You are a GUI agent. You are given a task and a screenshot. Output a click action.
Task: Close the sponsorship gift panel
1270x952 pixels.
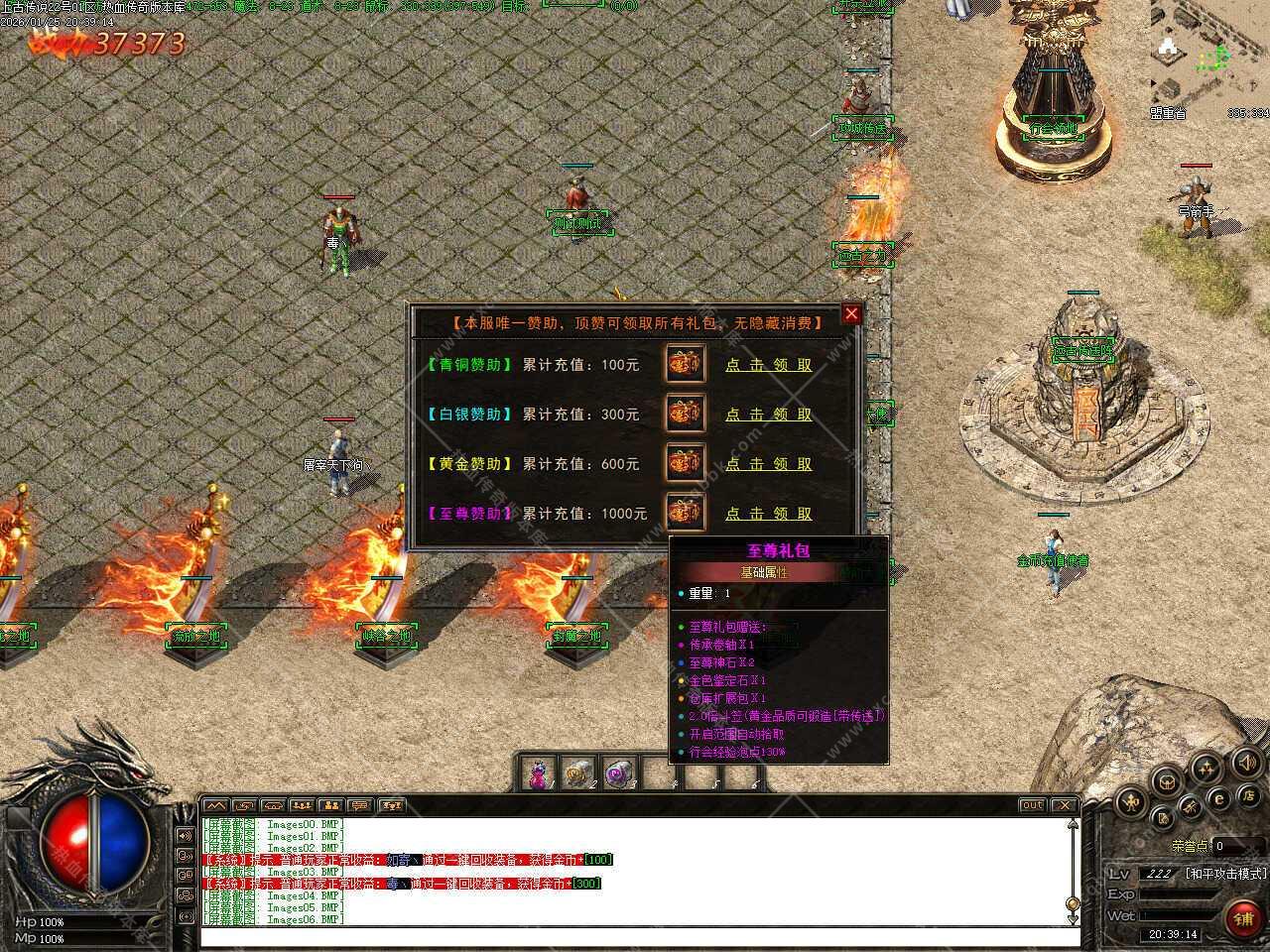(x=851, y=314)
